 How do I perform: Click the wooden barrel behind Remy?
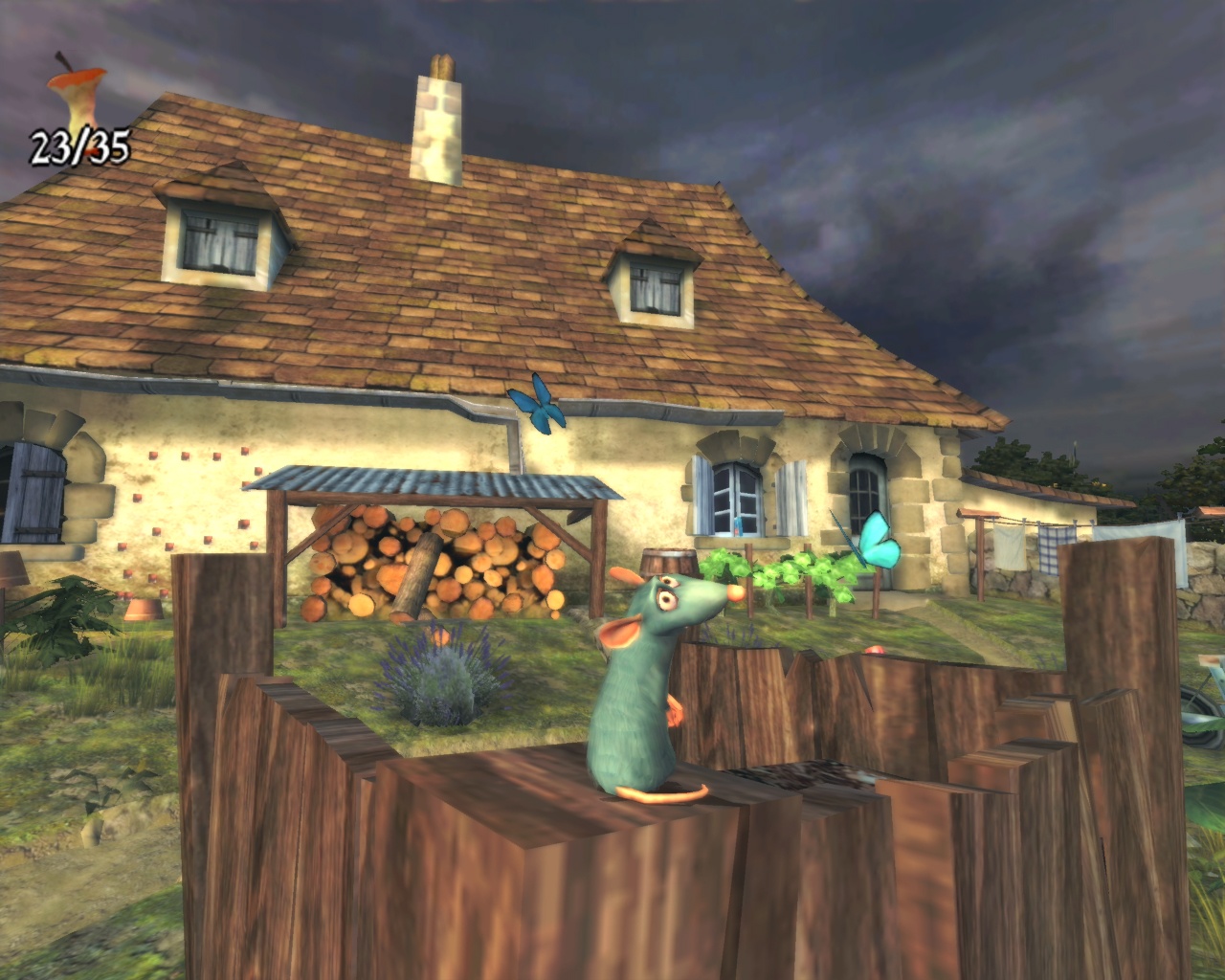pyautogui.click(x=668, y=560)
